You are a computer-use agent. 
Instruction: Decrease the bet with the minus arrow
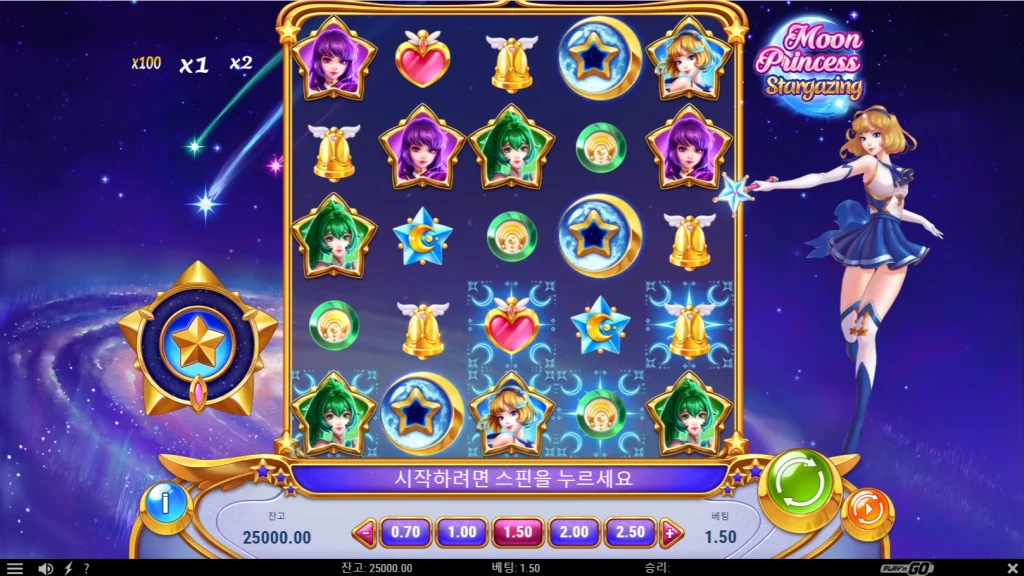click(x=366, y=534)
